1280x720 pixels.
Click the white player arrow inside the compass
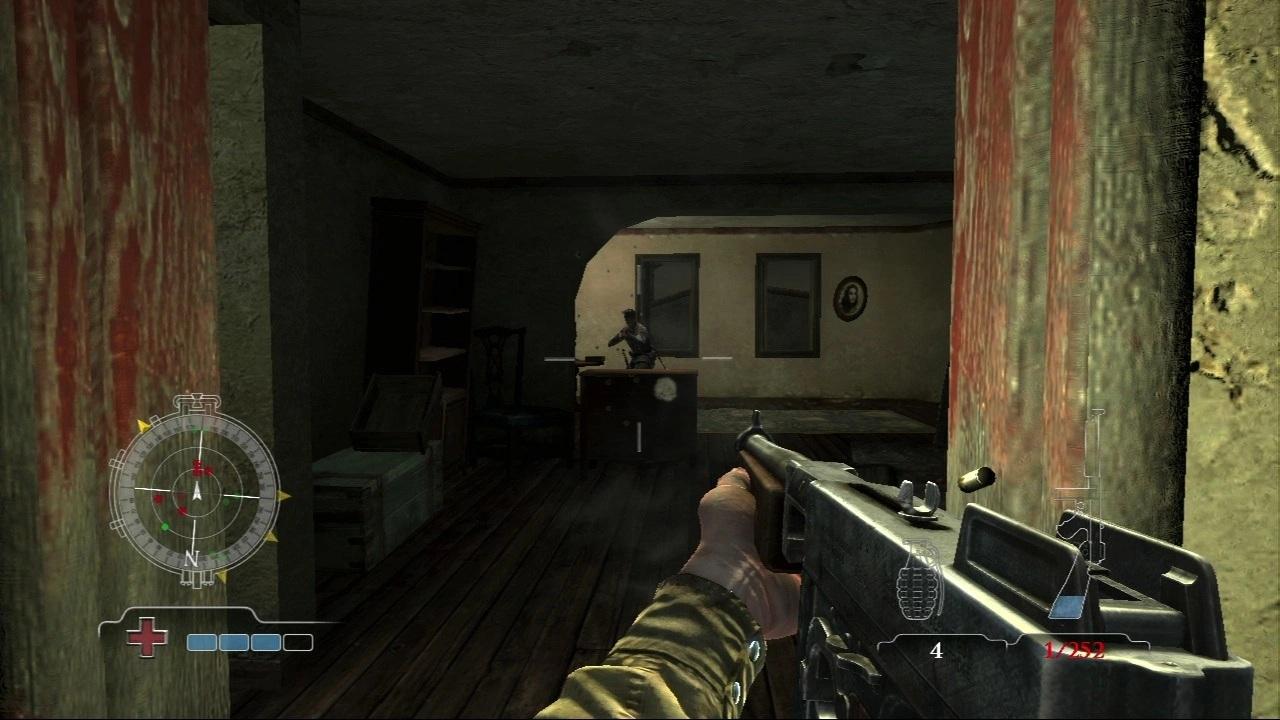tap(197, 492)
